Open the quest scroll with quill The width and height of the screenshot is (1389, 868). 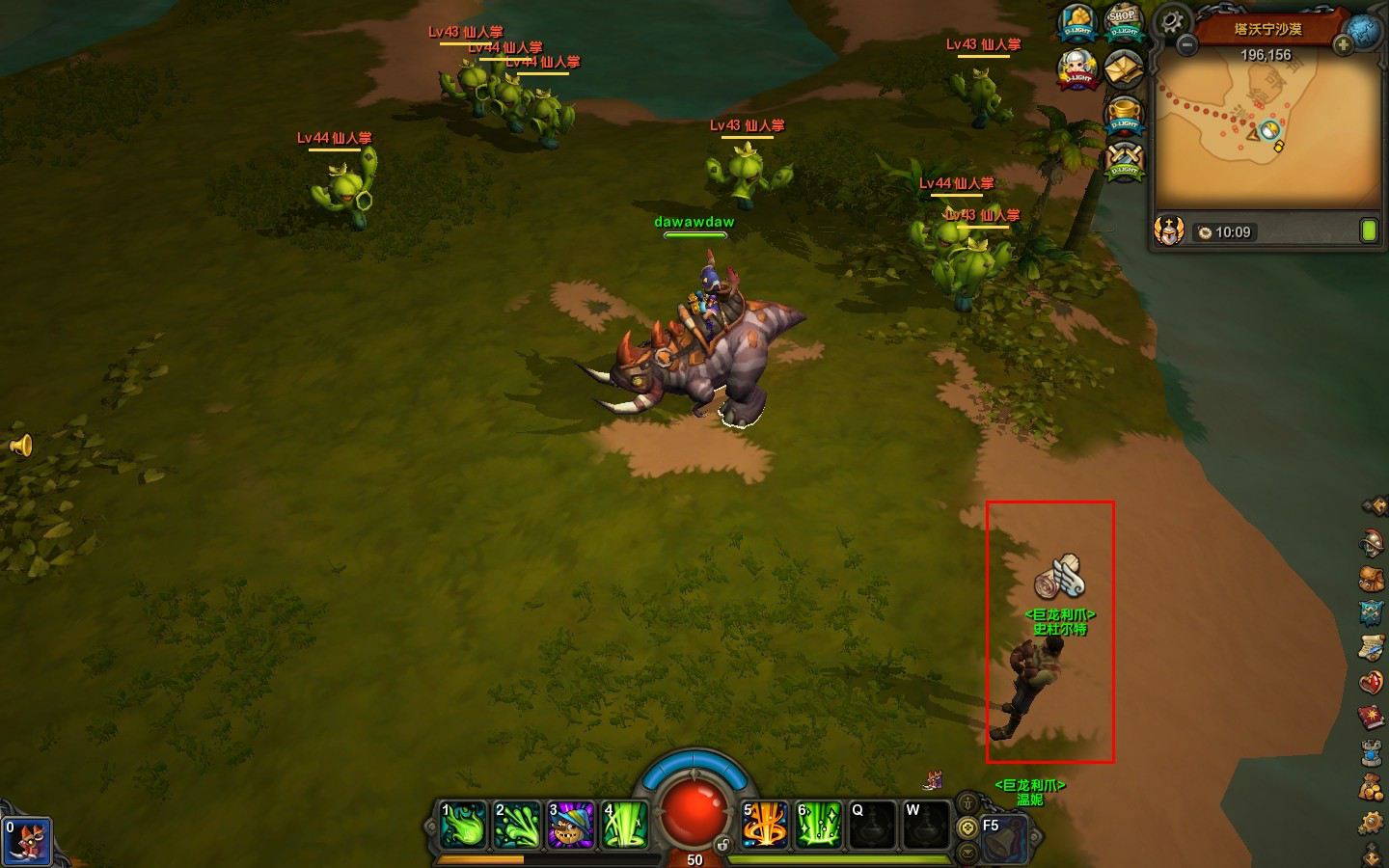click(x=1372, y=648)
